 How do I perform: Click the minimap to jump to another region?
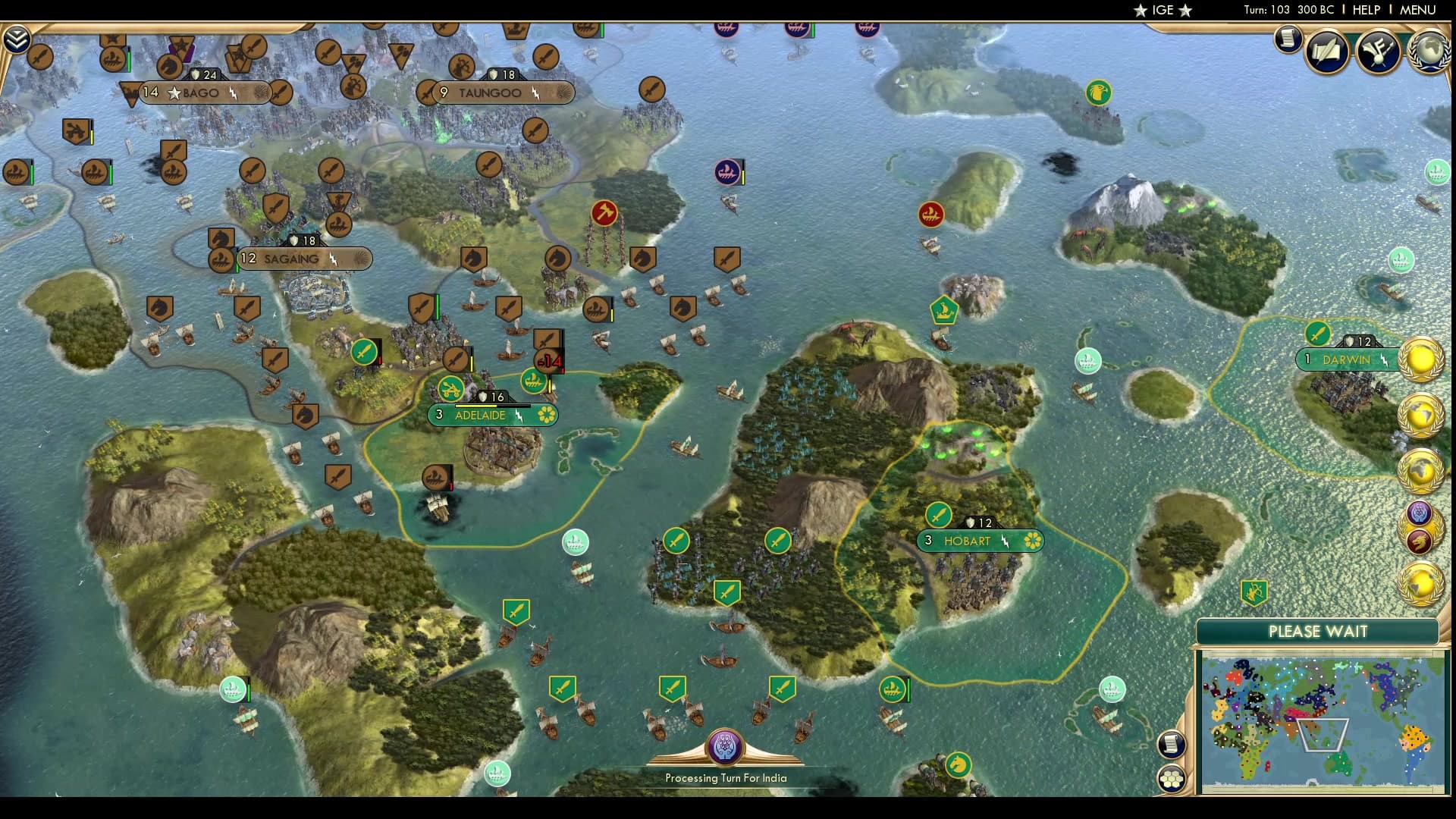click(x=1323, y=720)
